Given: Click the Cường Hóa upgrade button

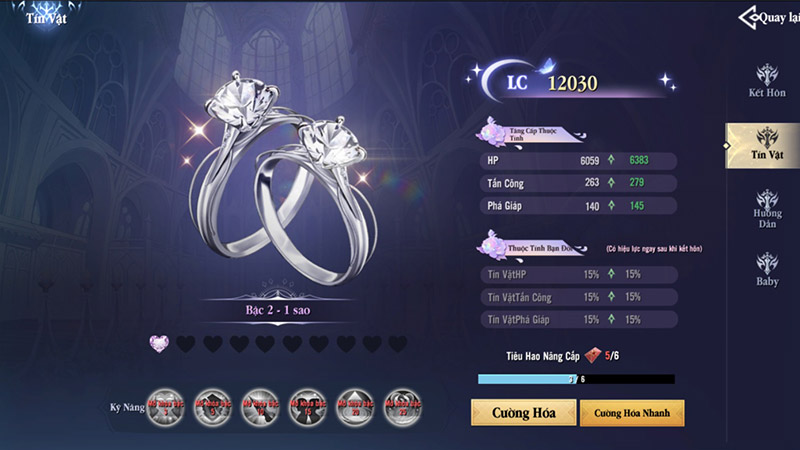Looking at the screenshot, I should [523, 412].
